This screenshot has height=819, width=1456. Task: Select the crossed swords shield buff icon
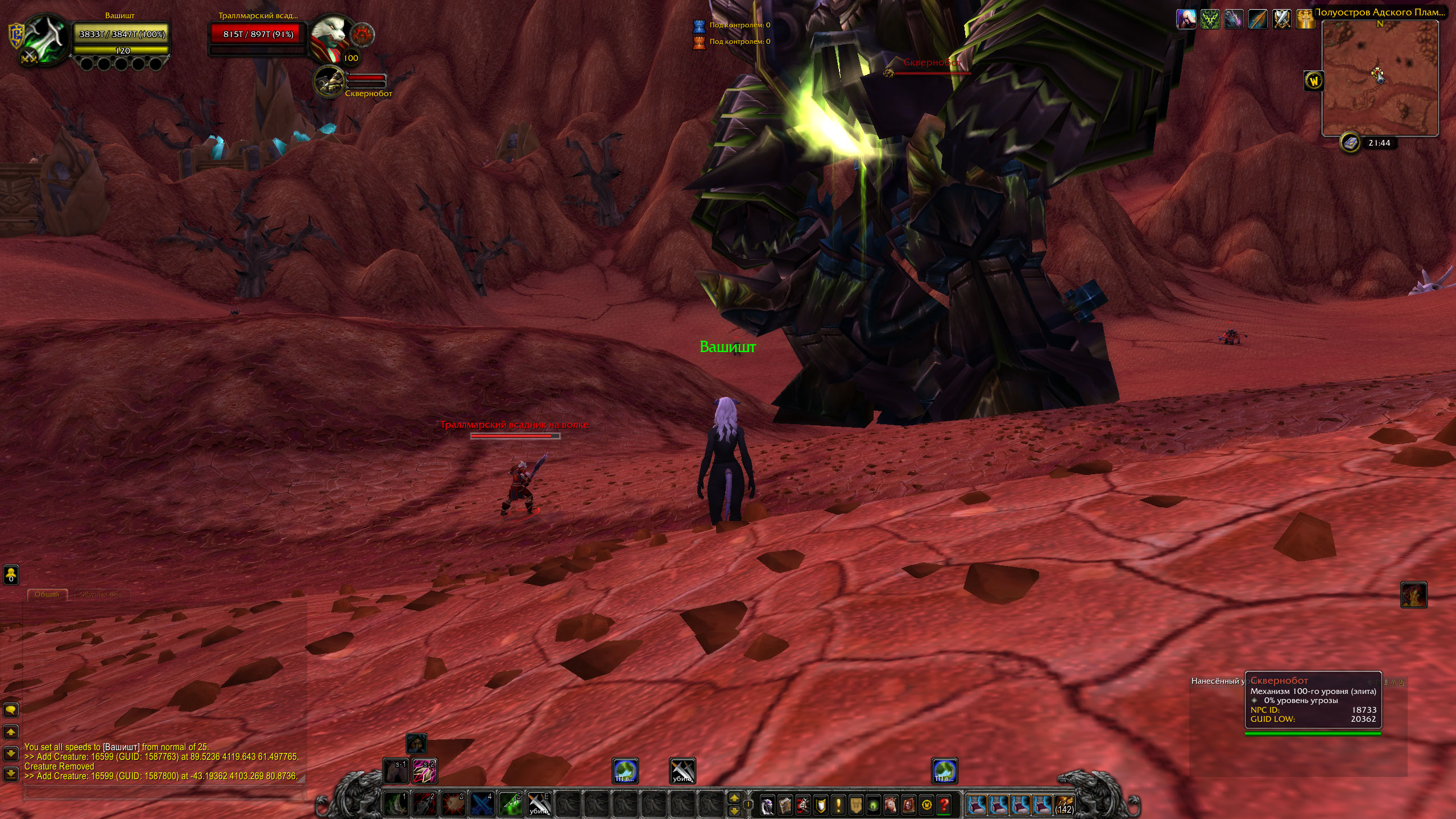1281,19
